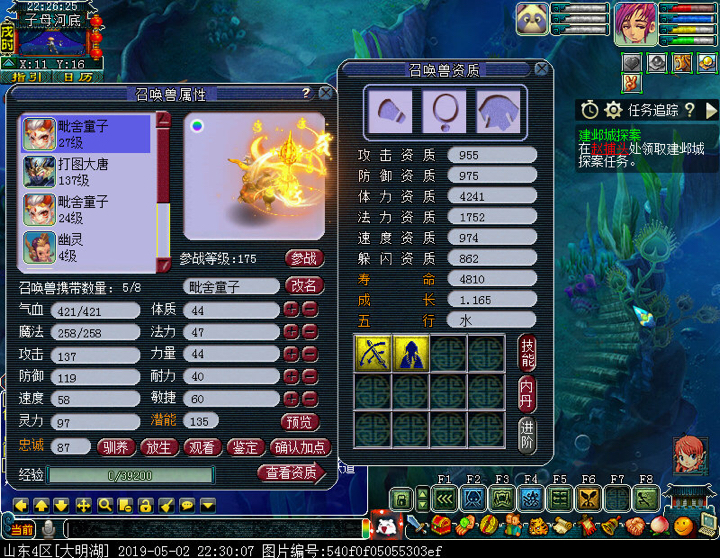Switch to the 内丹 tab
This screenshot has height=558, width=720.
(x=528, y=393)
